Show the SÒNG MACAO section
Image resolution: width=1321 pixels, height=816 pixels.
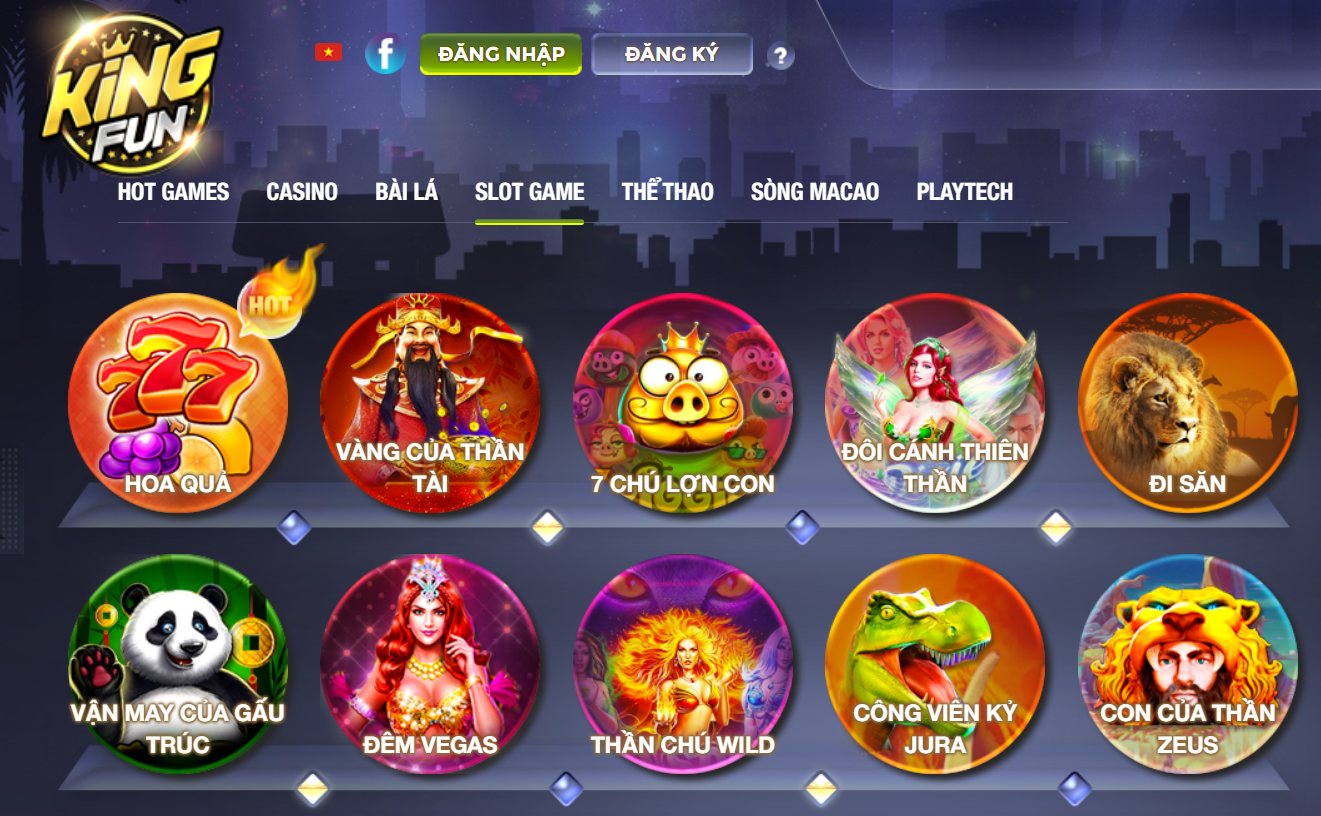(814, 192)
